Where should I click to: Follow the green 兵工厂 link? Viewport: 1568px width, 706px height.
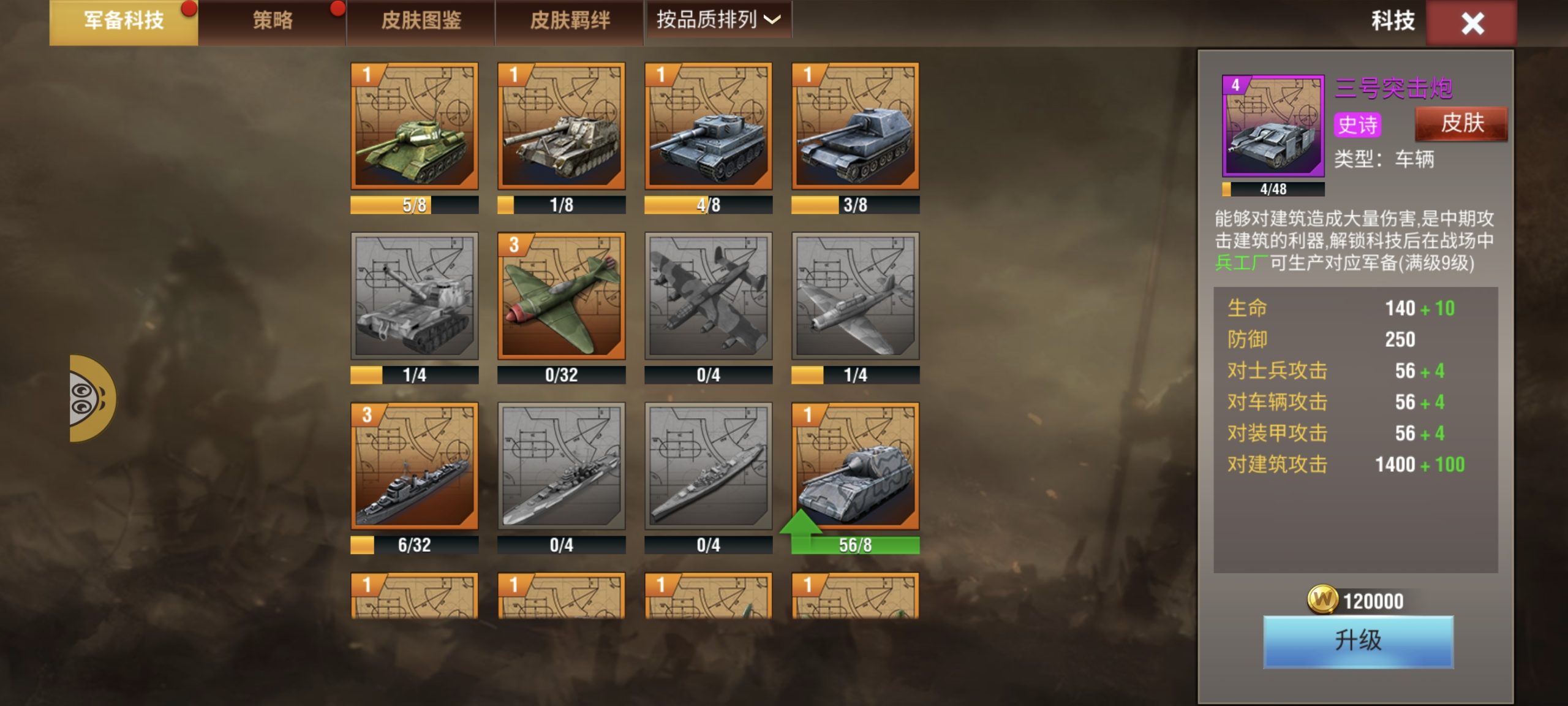(1241, 264)
